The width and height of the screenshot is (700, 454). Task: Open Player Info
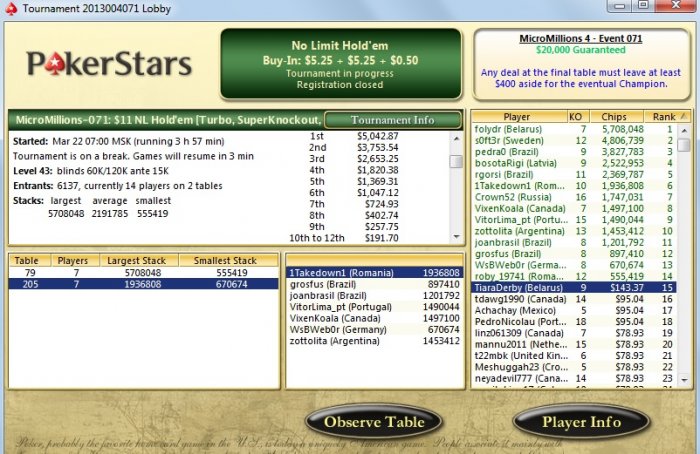pyautogui.click(x=581, y=422)
